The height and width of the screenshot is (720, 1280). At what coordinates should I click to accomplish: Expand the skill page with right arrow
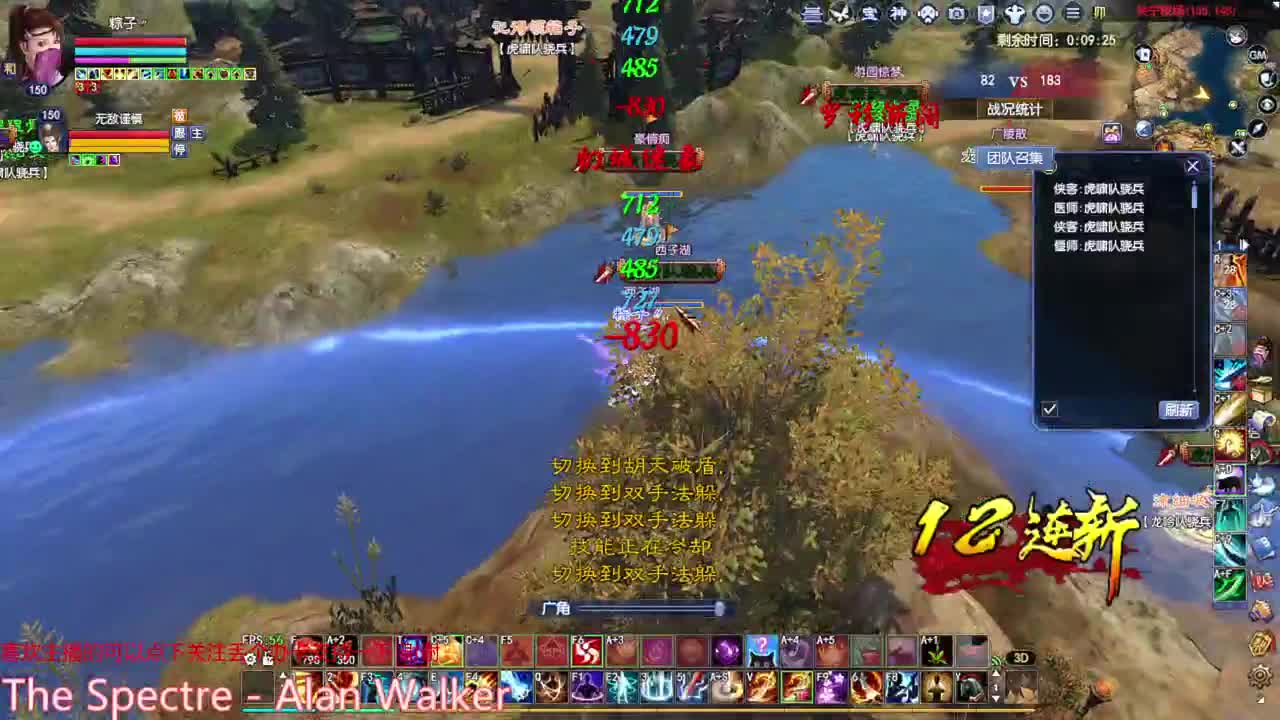pos(1245,244)
